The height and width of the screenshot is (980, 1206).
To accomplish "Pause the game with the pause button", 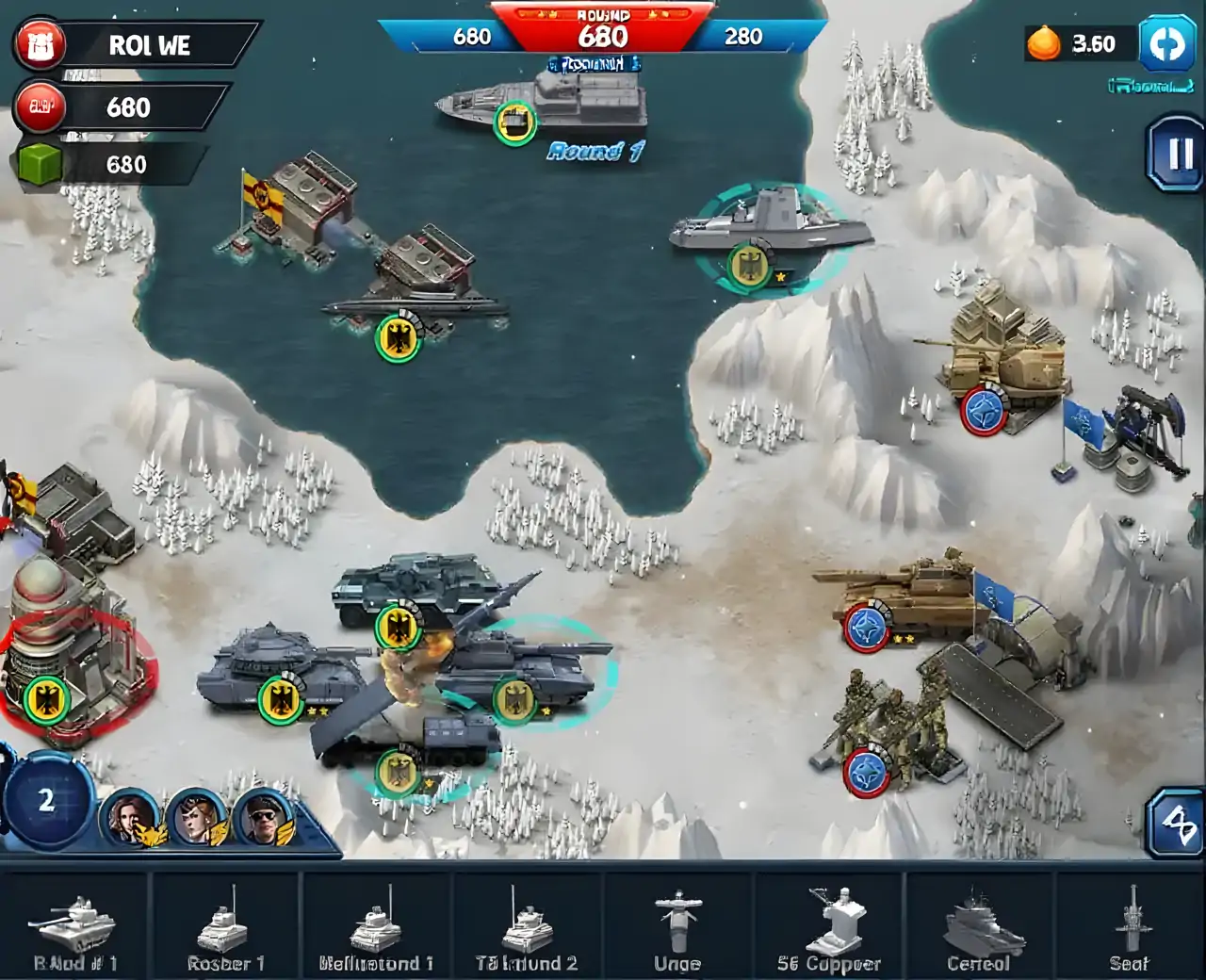I will pos(1177,155).
